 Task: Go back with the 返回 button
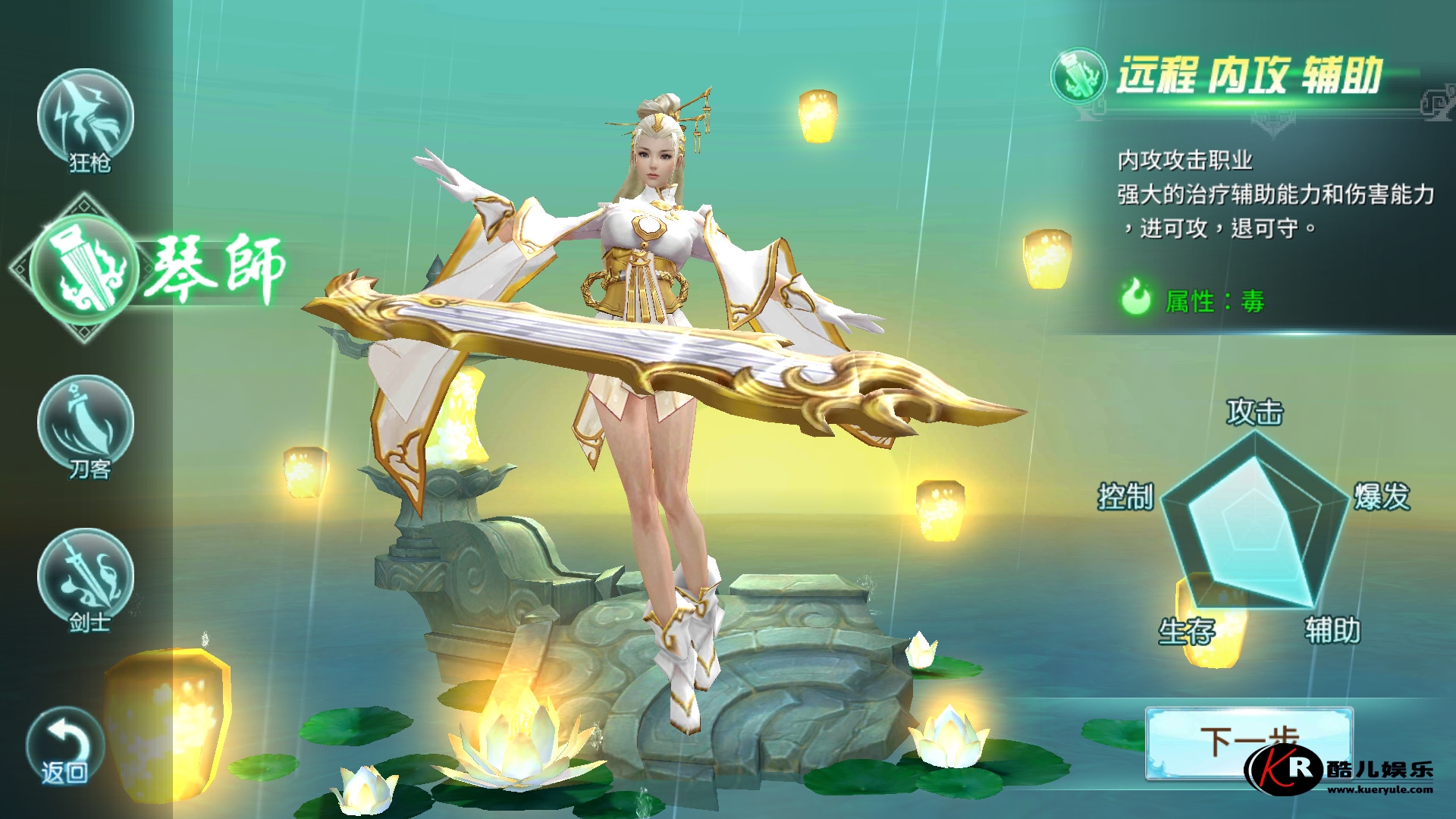(64, 747)
